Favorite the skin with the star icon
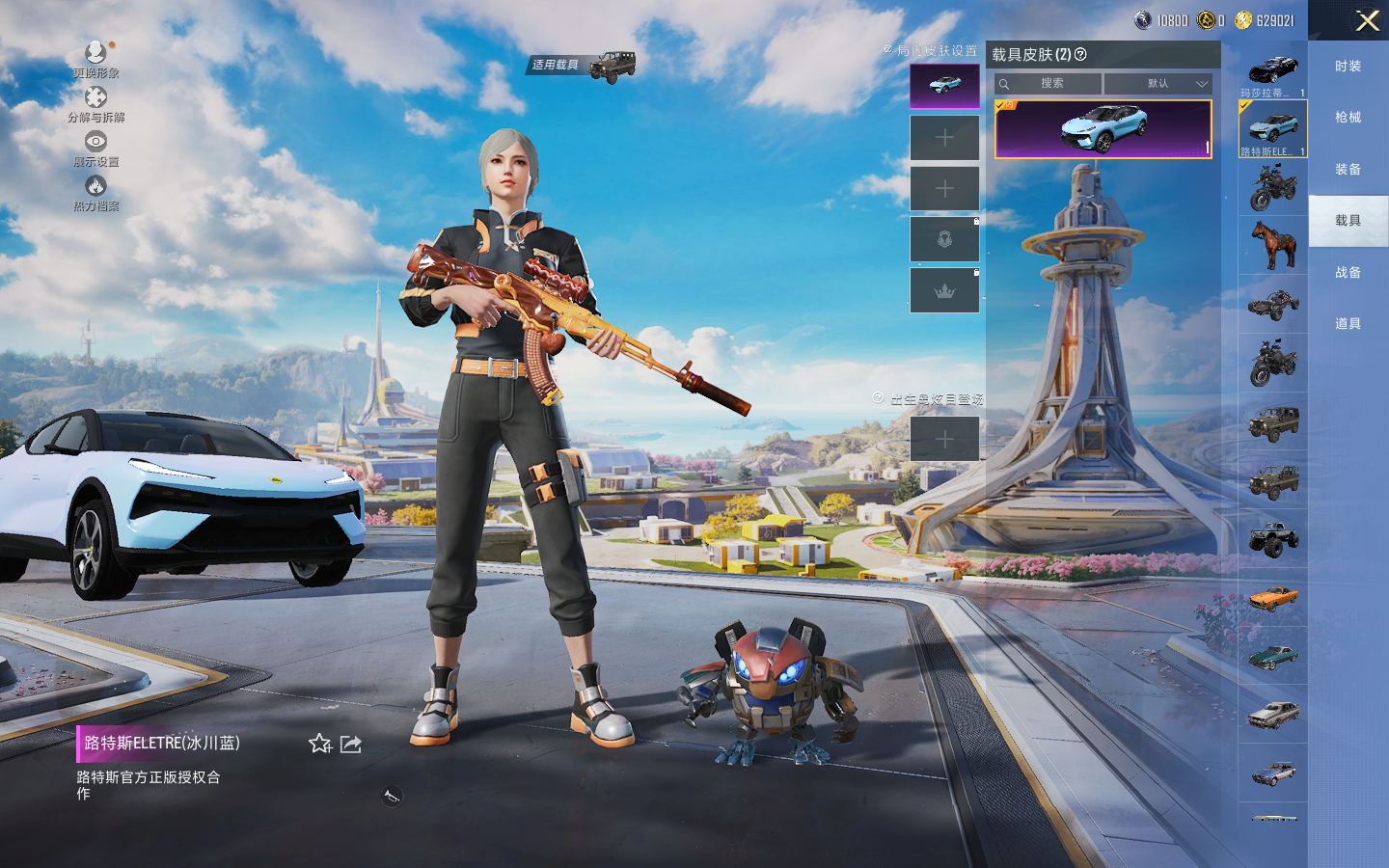The height and width of the screenshot is (868, 1389). point(320,744)
